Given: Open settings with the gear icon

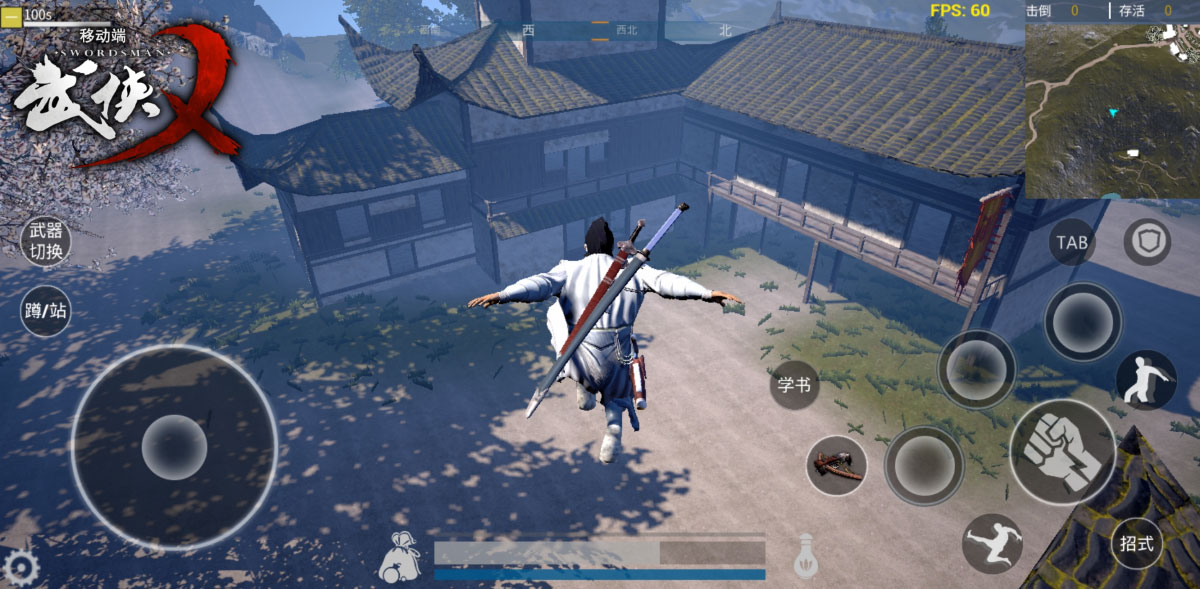Looking at the screenshot, I should point(20,569).
